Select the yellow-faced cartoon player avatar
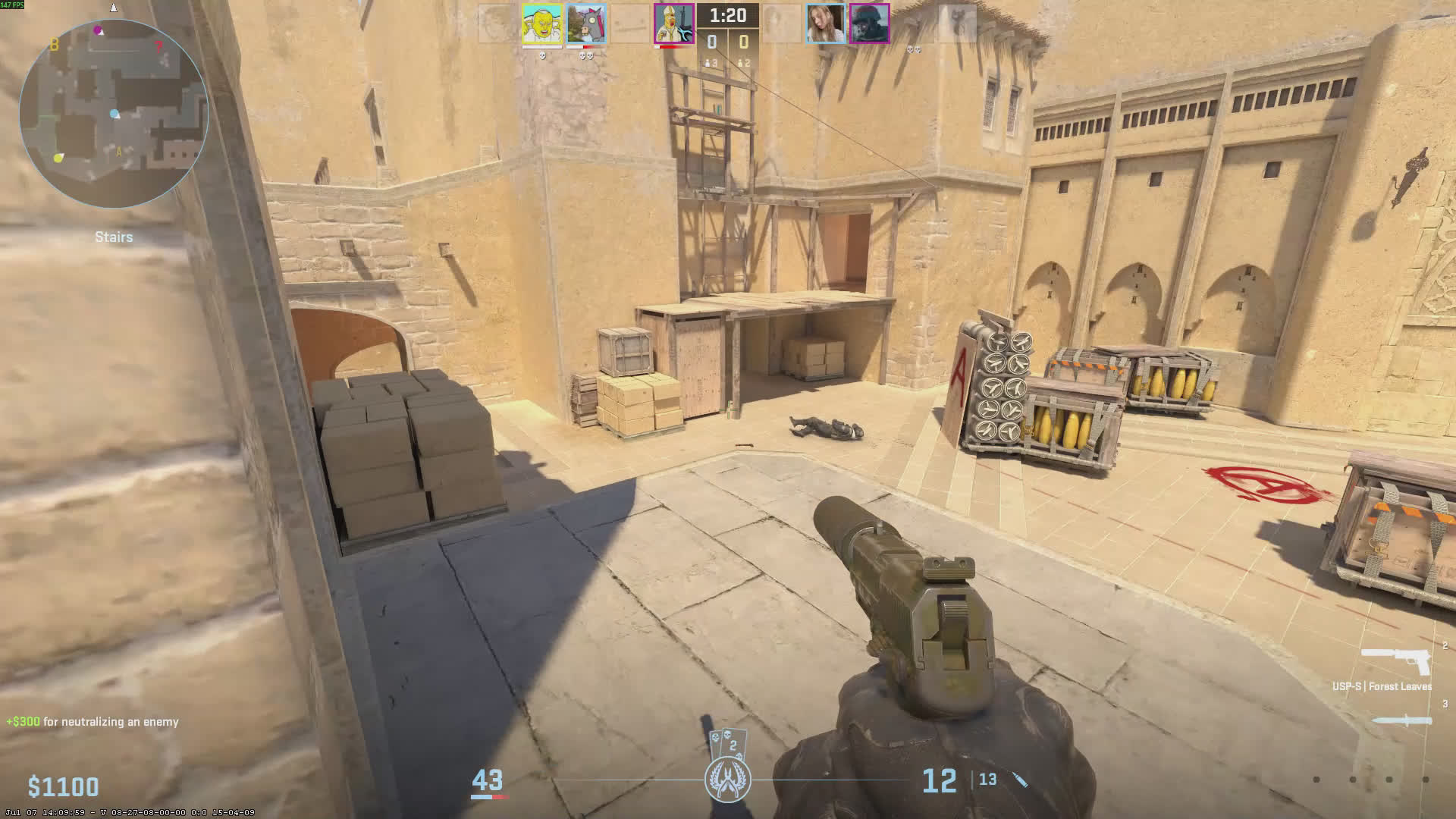 (541, 24)
